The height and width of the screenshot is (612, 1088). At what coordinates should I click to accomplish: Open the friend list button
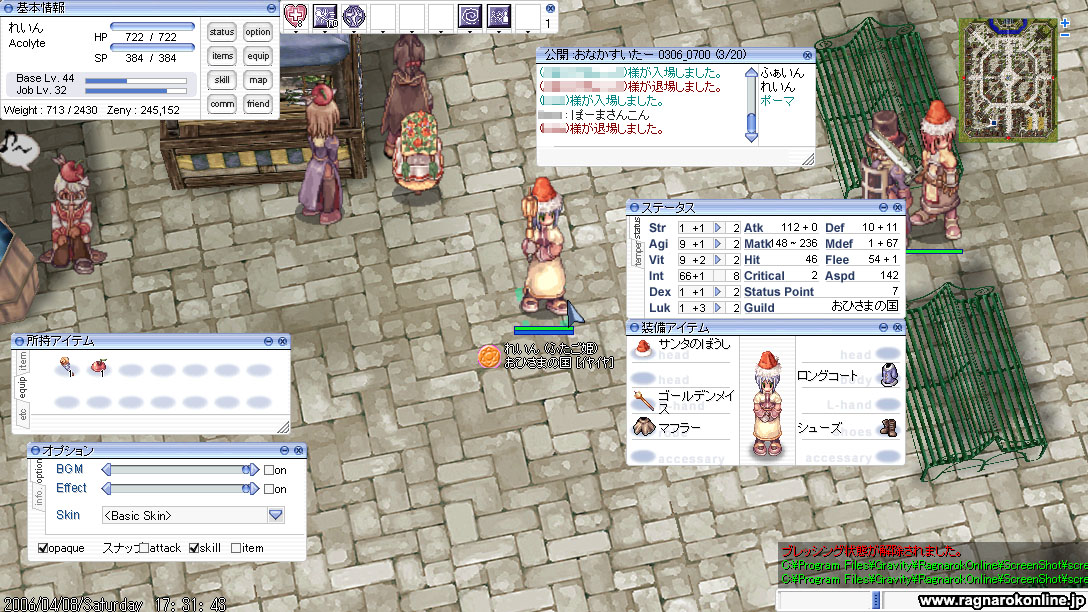pos(258,104)
